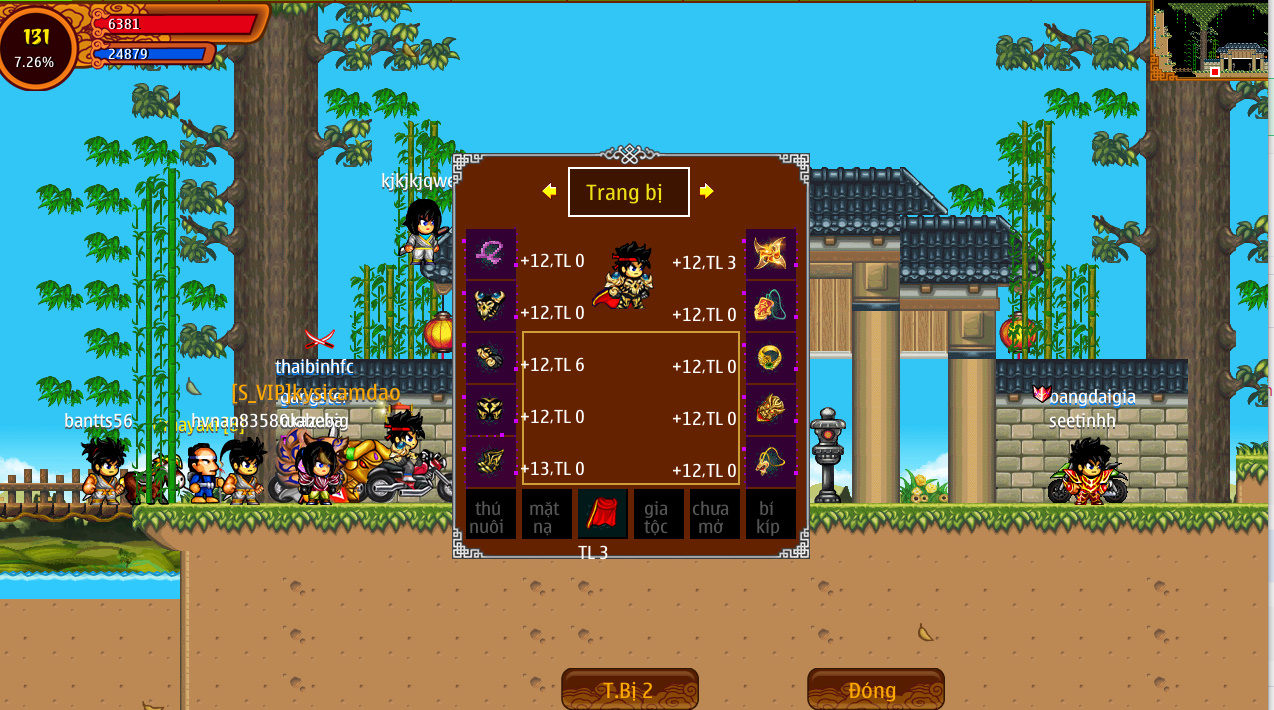Image resolution: width=1274 pixels, height=710 pixels.
Task: Select the shuriken weapon slot
Action: (x=771, y=254)
